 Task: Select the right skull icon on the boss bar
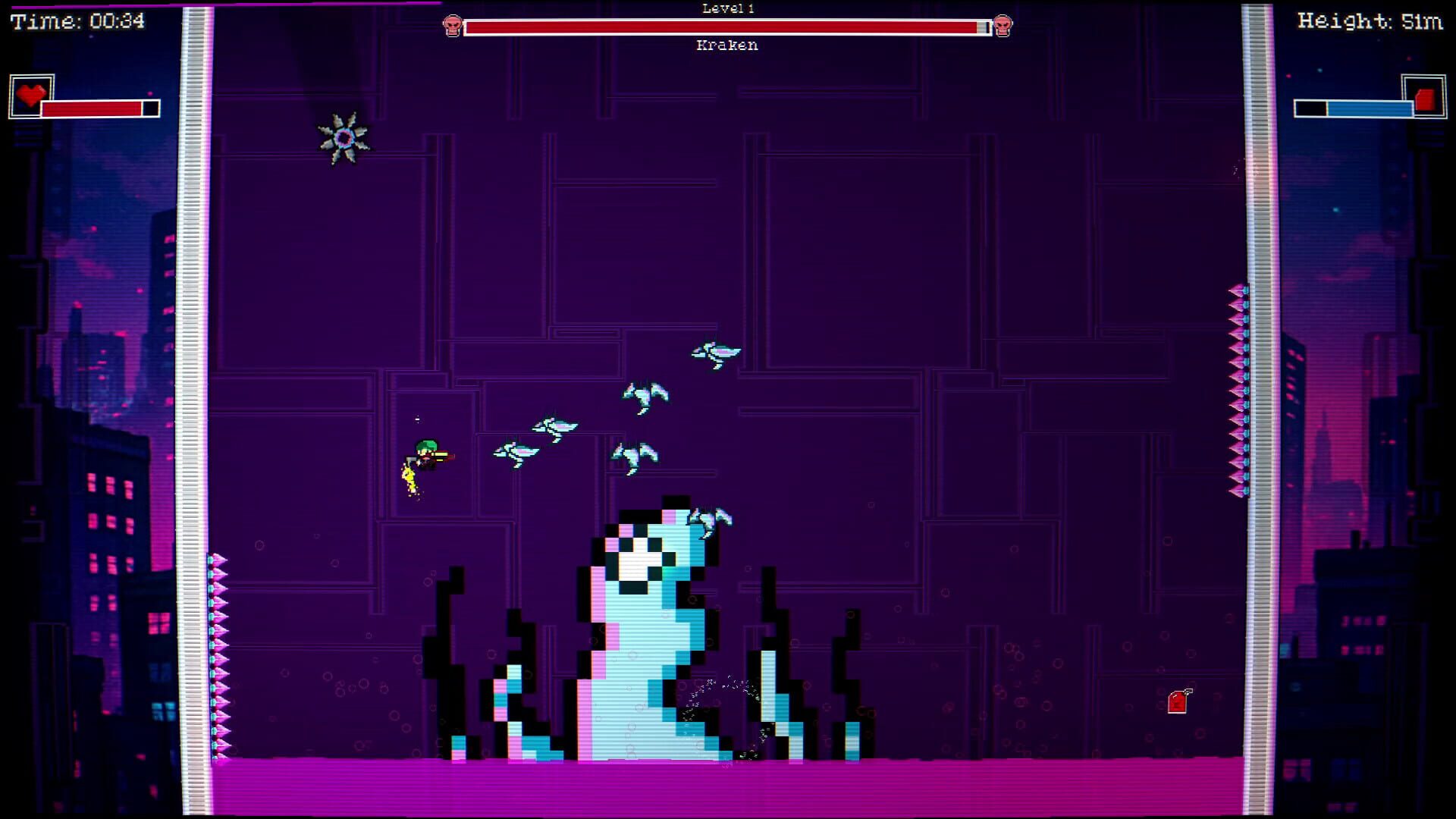[x=1003, y=25]
